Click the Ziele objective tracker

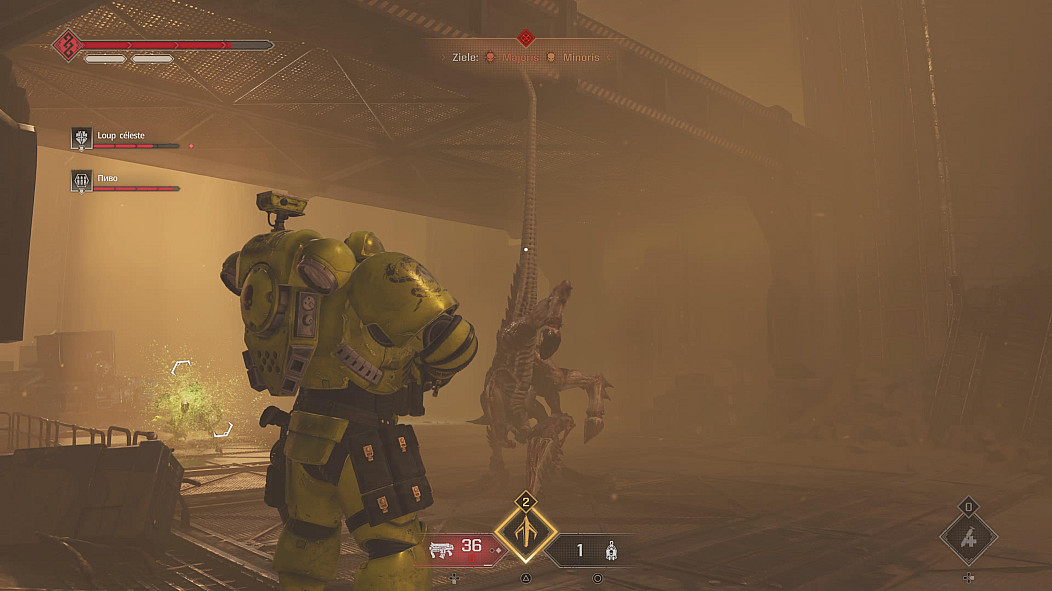[525, 58]
